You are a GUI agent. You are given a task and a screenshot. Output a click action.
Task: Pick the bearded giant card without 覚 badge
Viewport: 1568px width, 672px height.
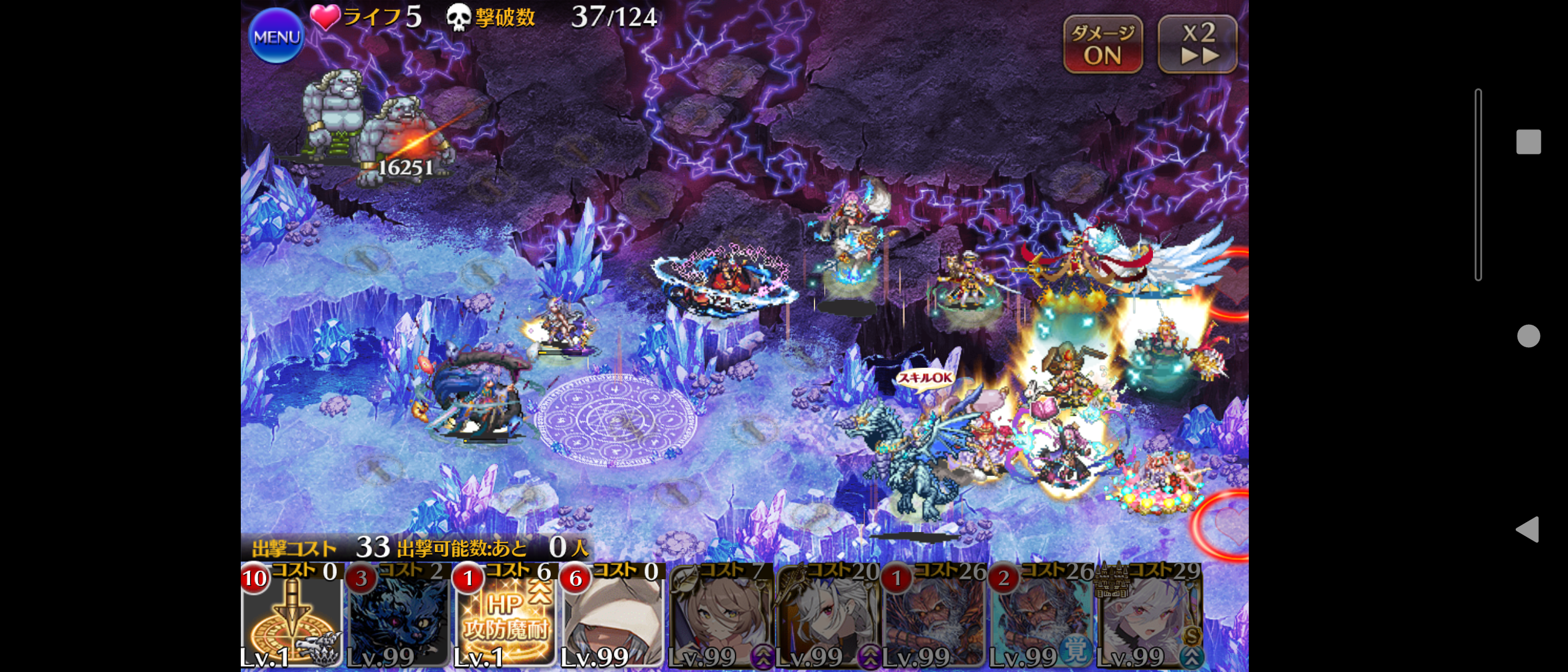pyautogui.click(x=933, y=616)
